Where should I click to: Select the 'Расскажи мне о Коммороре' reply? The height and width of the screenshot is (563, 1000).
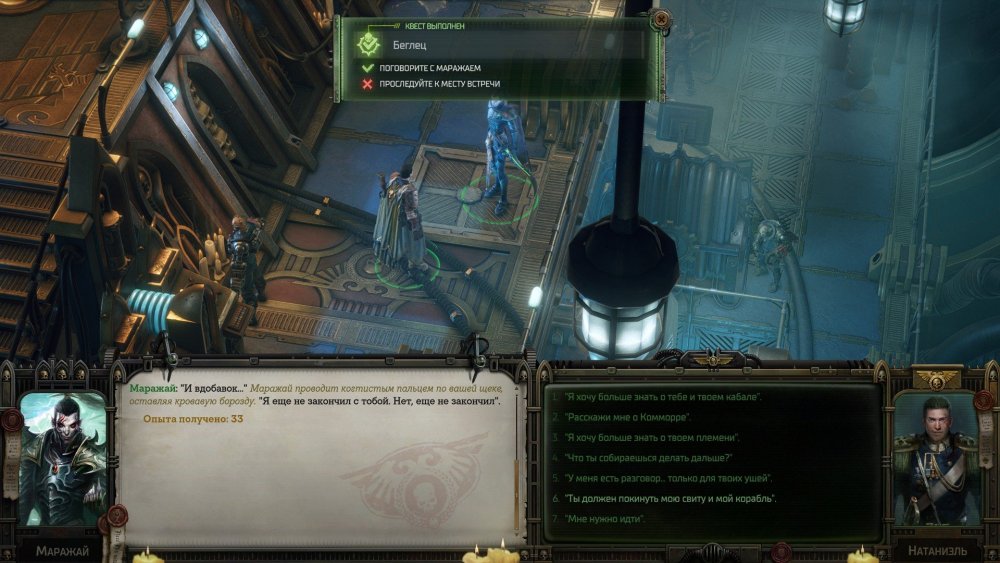[627, 417]
